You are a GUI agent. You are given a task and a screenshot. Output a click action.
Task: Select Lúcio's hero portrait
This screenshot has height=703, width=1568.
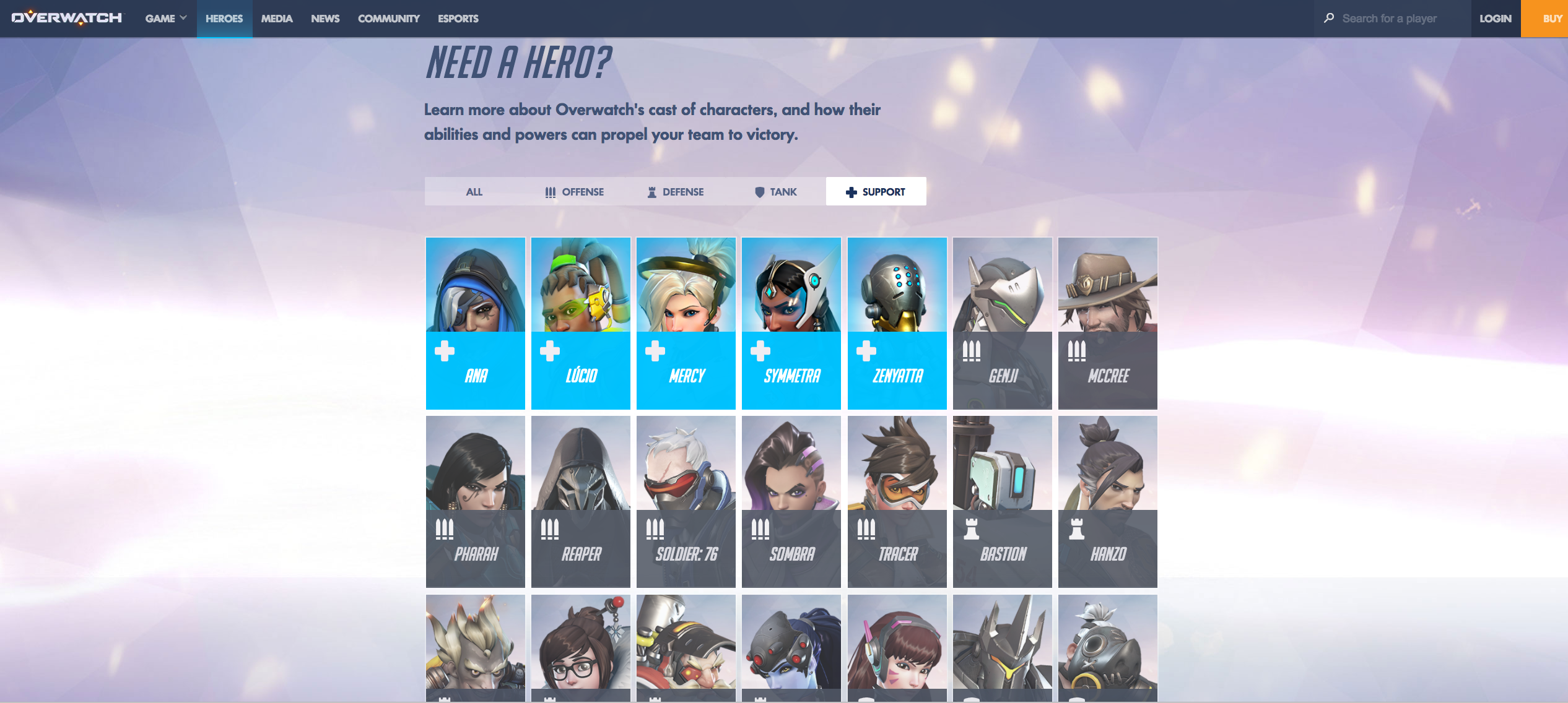pos(581,323)
